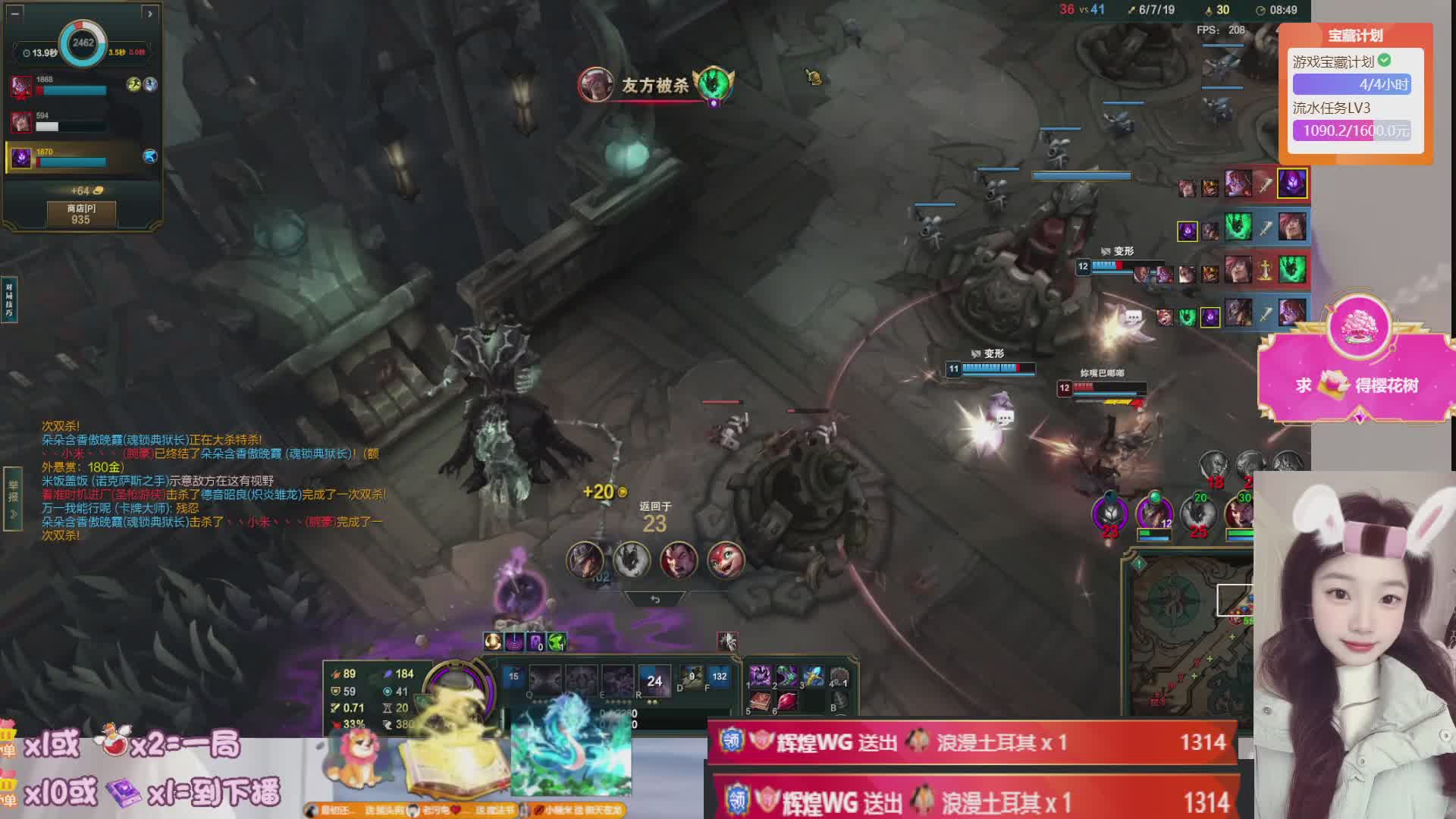Click the return arrow below the spectate portraits
Screen dimensions: 1456x819
655,599
